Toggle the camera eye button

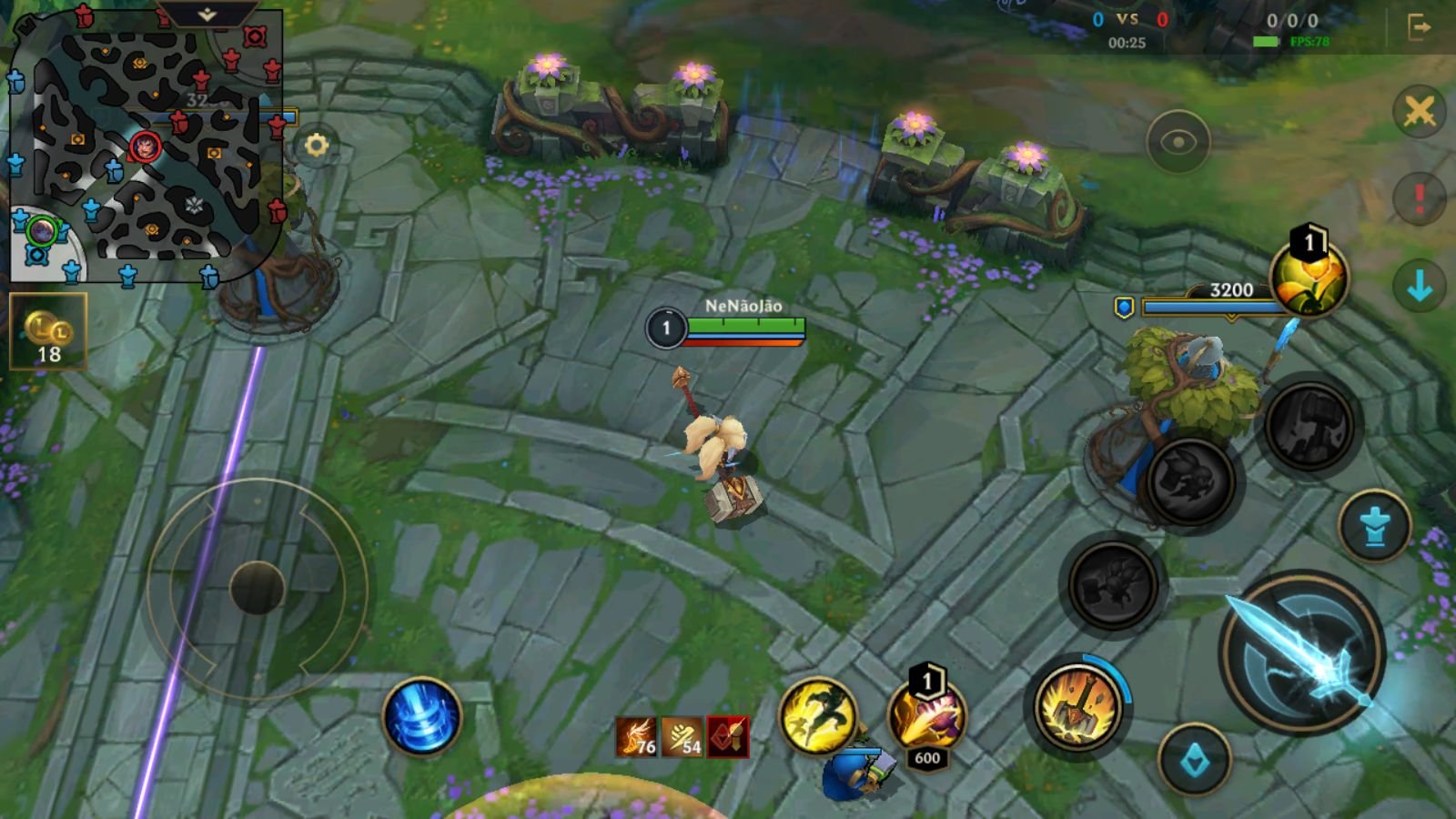[x=1180, y=141]
